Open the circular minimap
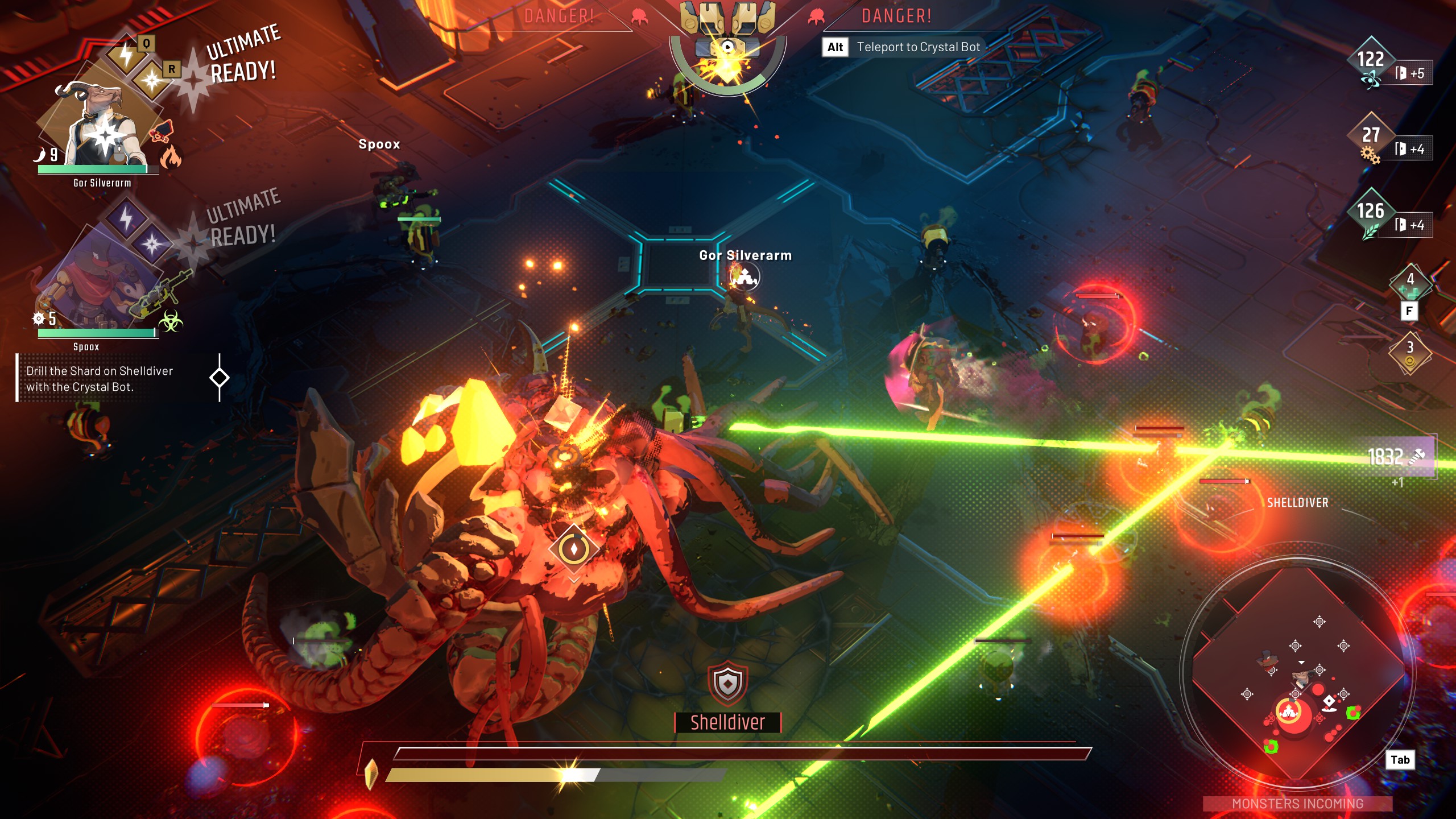This screenshot has width=1456, height=819. pos(1297,672)
